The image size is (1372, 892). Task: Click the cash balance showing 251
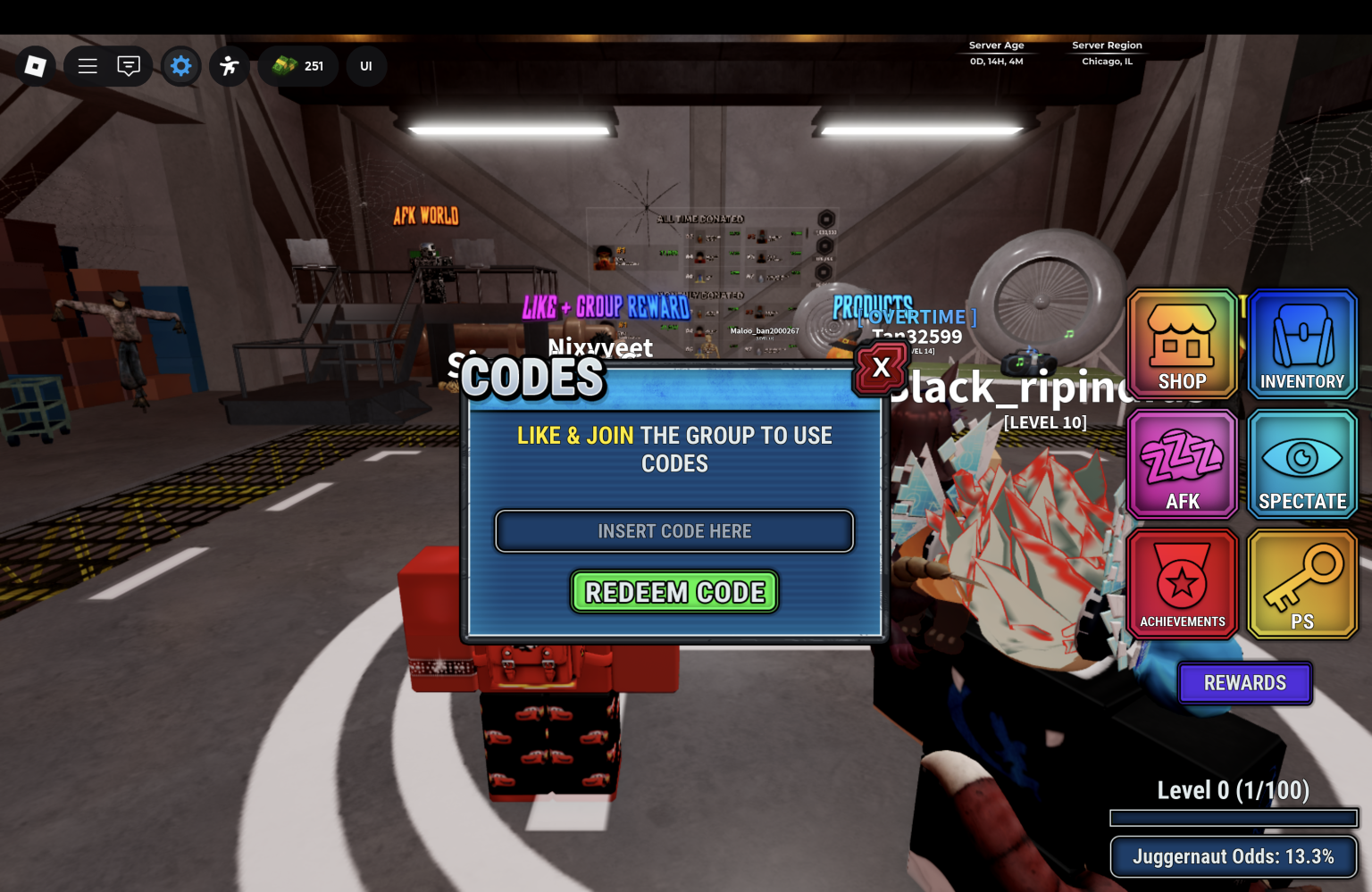tap(298, 66)
